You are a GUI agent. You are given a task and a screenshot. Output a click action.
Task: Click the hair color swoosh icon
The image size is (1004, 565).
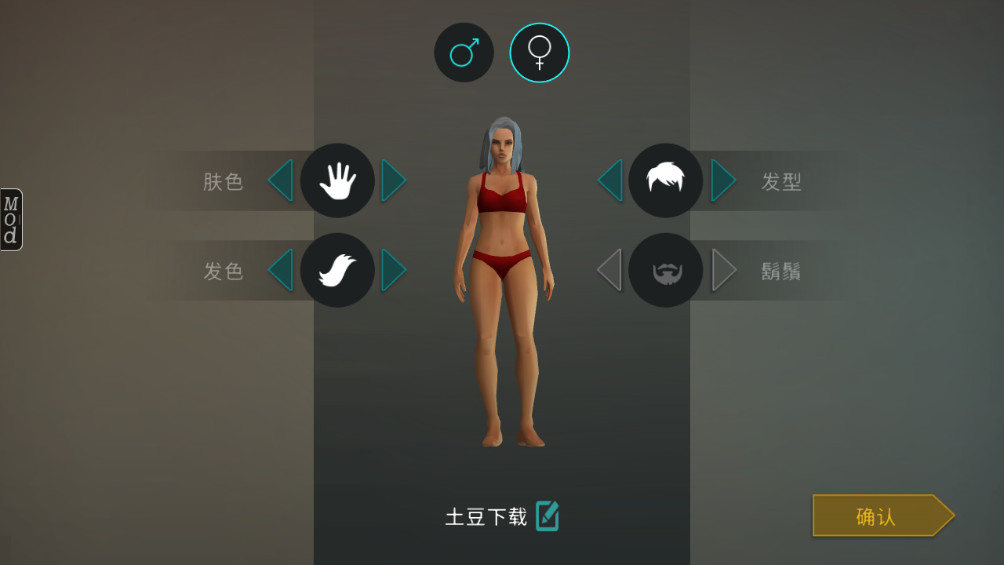337,270
